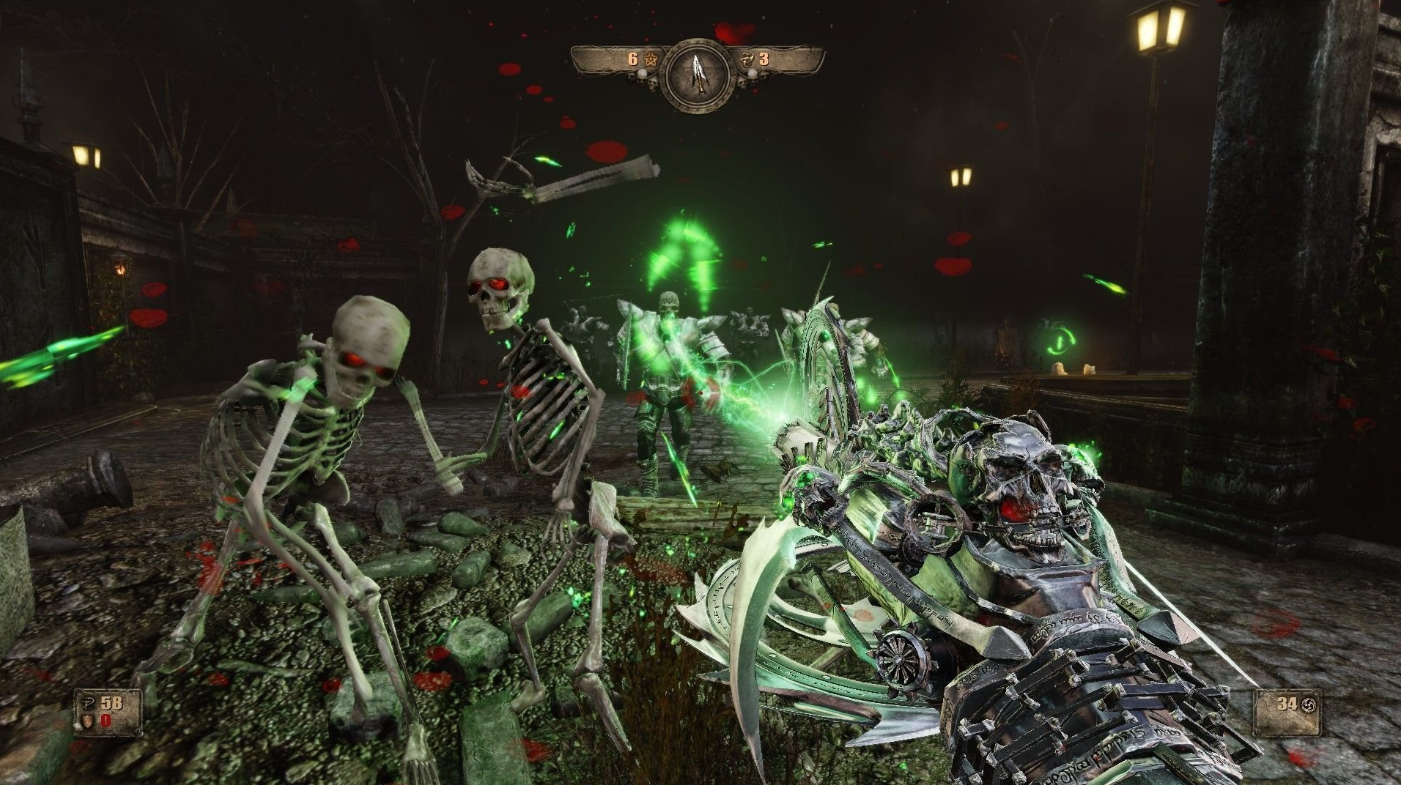Click the skull ornament left of the compass dial
Image resolution: width=1401 pixels, height=785 pixels.
[x=652, y=83]
